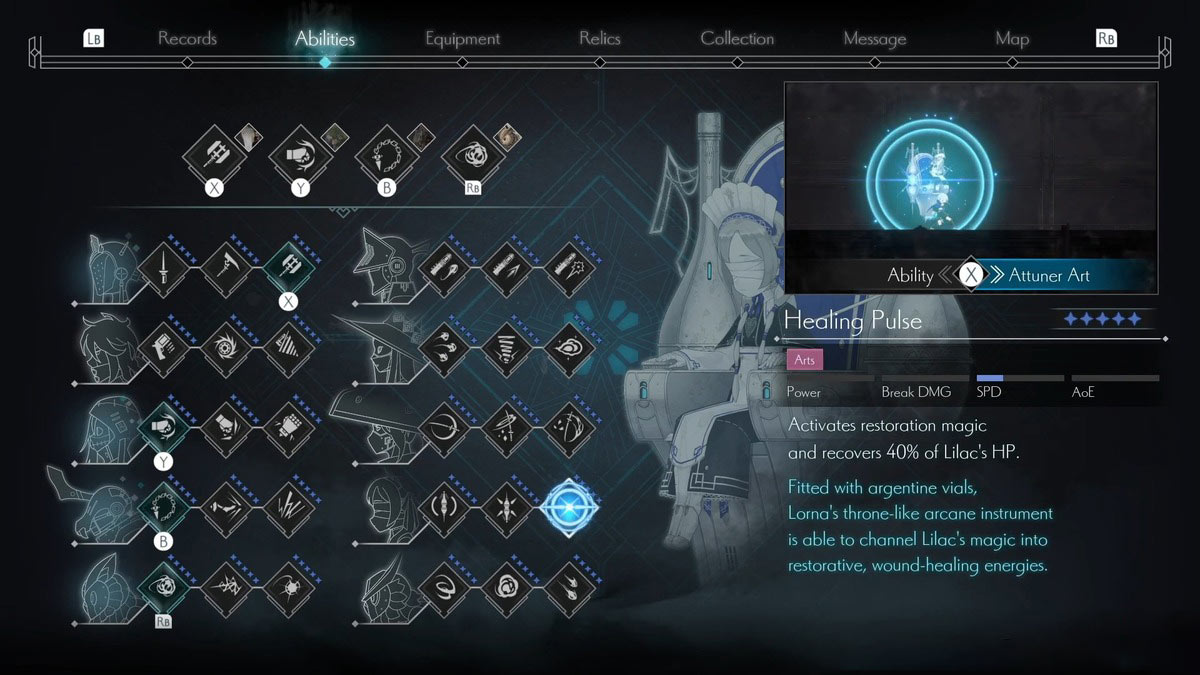Select the Abilities tab
1200x675 pixels.
(x=325, y=39)
